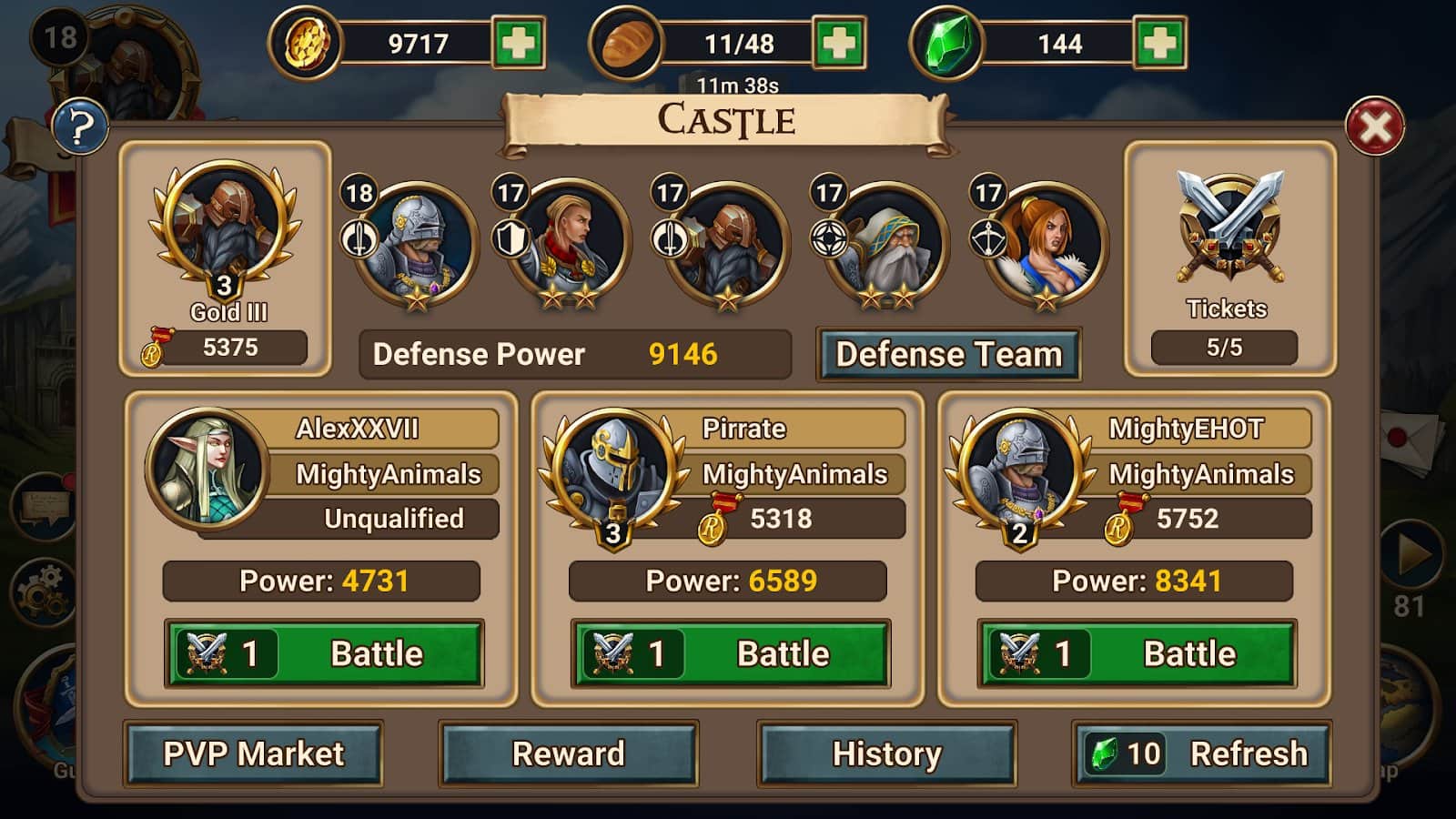View the Reward panel
Image resolution: width=1456 pixels, height=819 pixels.
click(x=569, y=753)
